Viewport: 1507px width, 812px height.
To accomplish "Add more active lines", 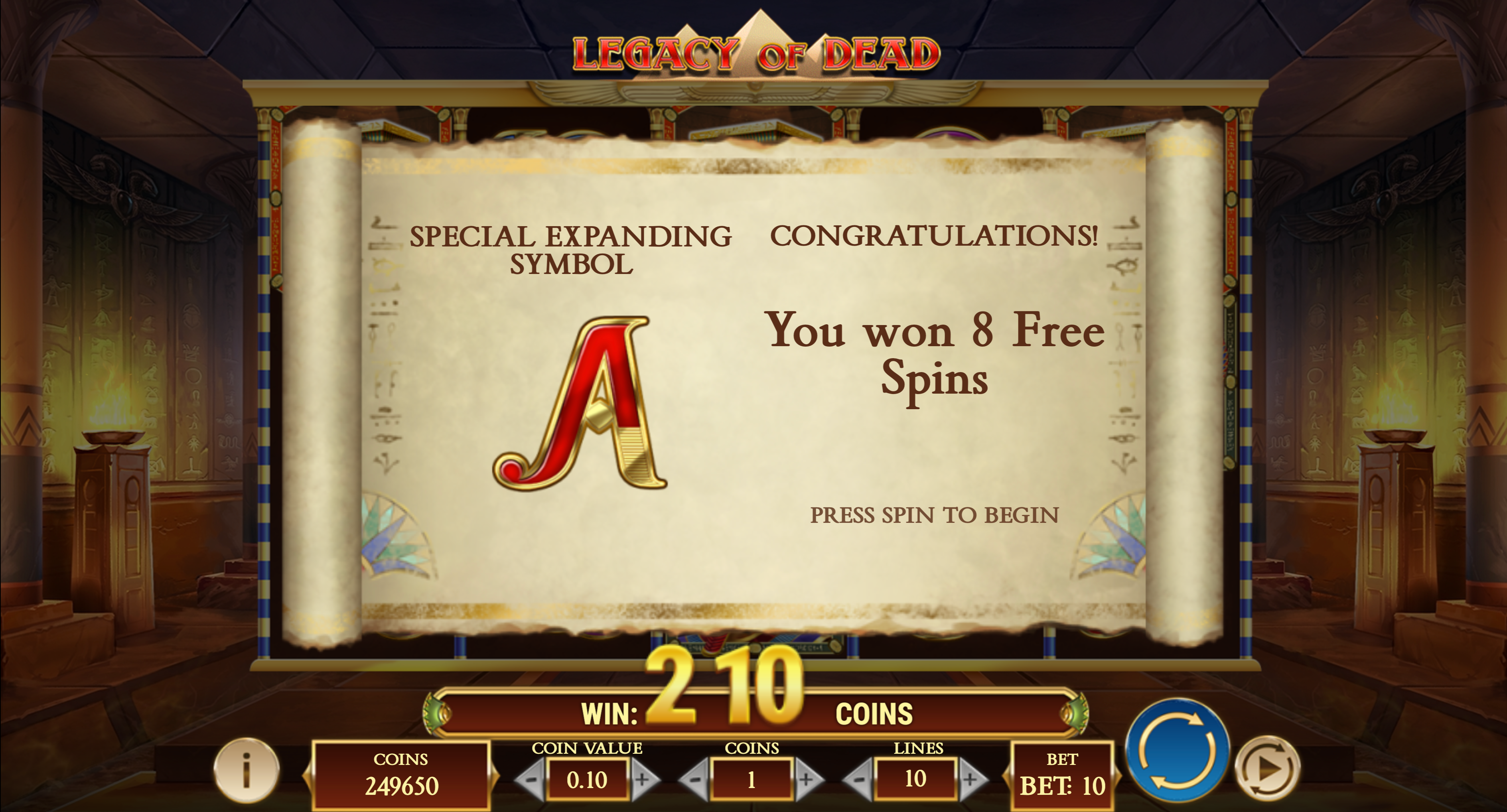I will click(970, 779).
